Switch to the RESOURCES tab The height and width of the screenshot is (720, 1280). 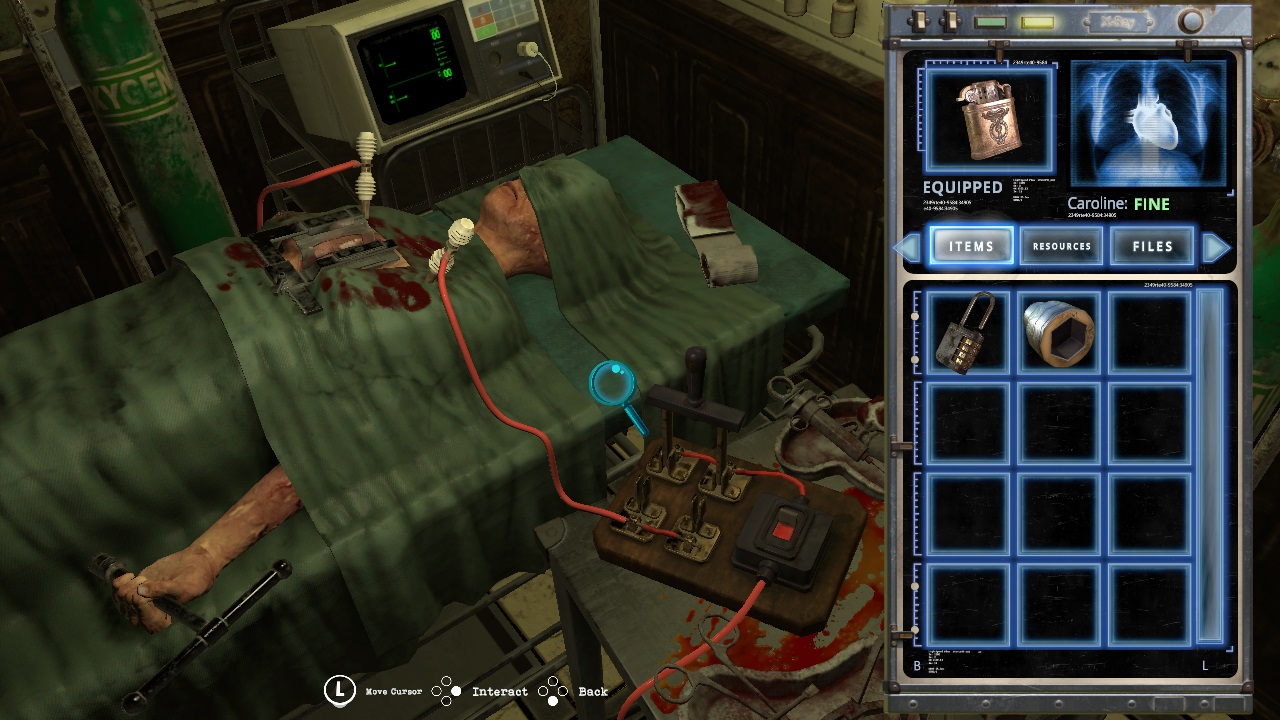[x=1062, y=245]
